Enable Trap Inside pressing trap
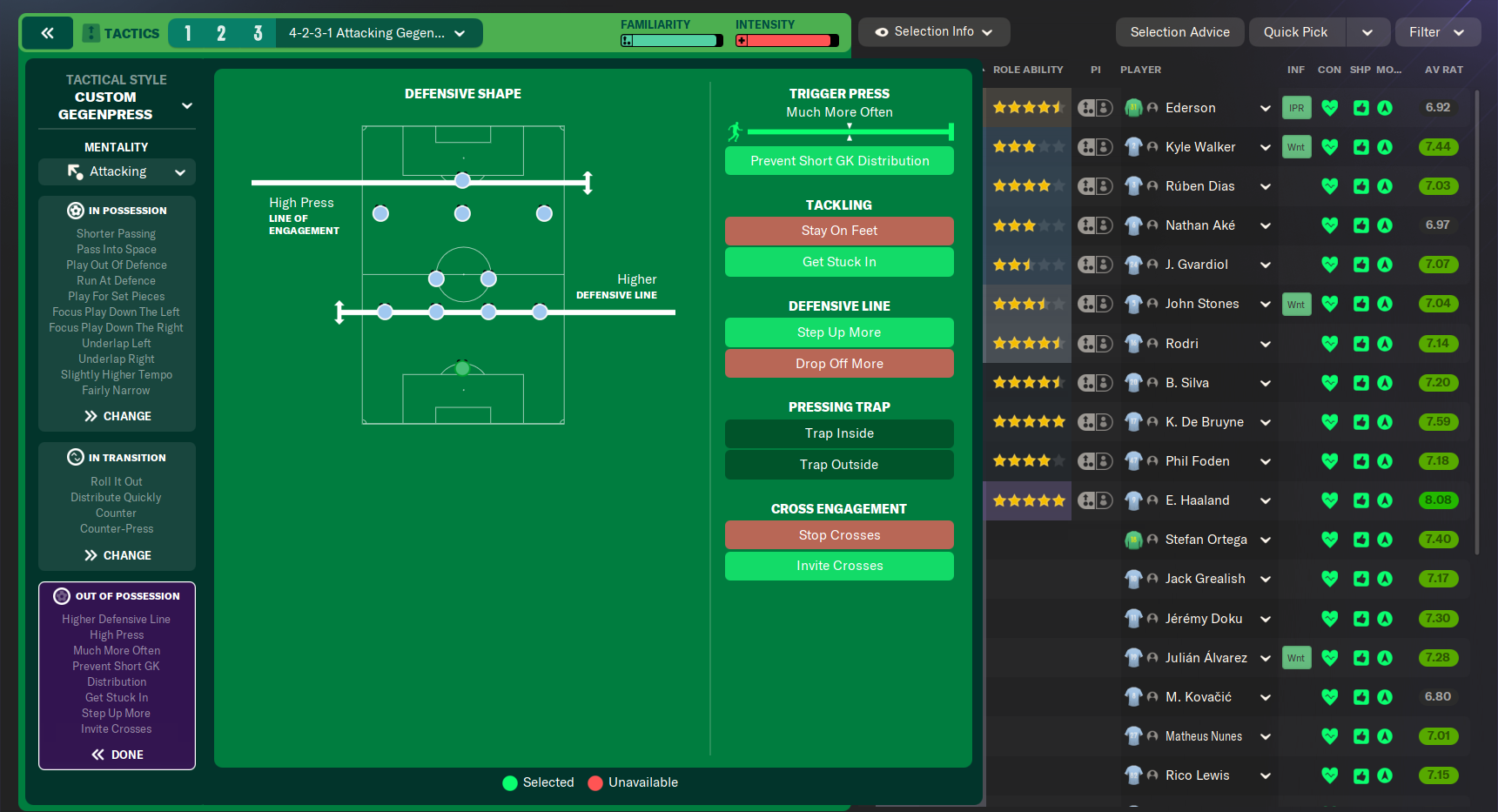Image resolution: width=1498 pixels, height=812 pixels. tap(839, 433)
